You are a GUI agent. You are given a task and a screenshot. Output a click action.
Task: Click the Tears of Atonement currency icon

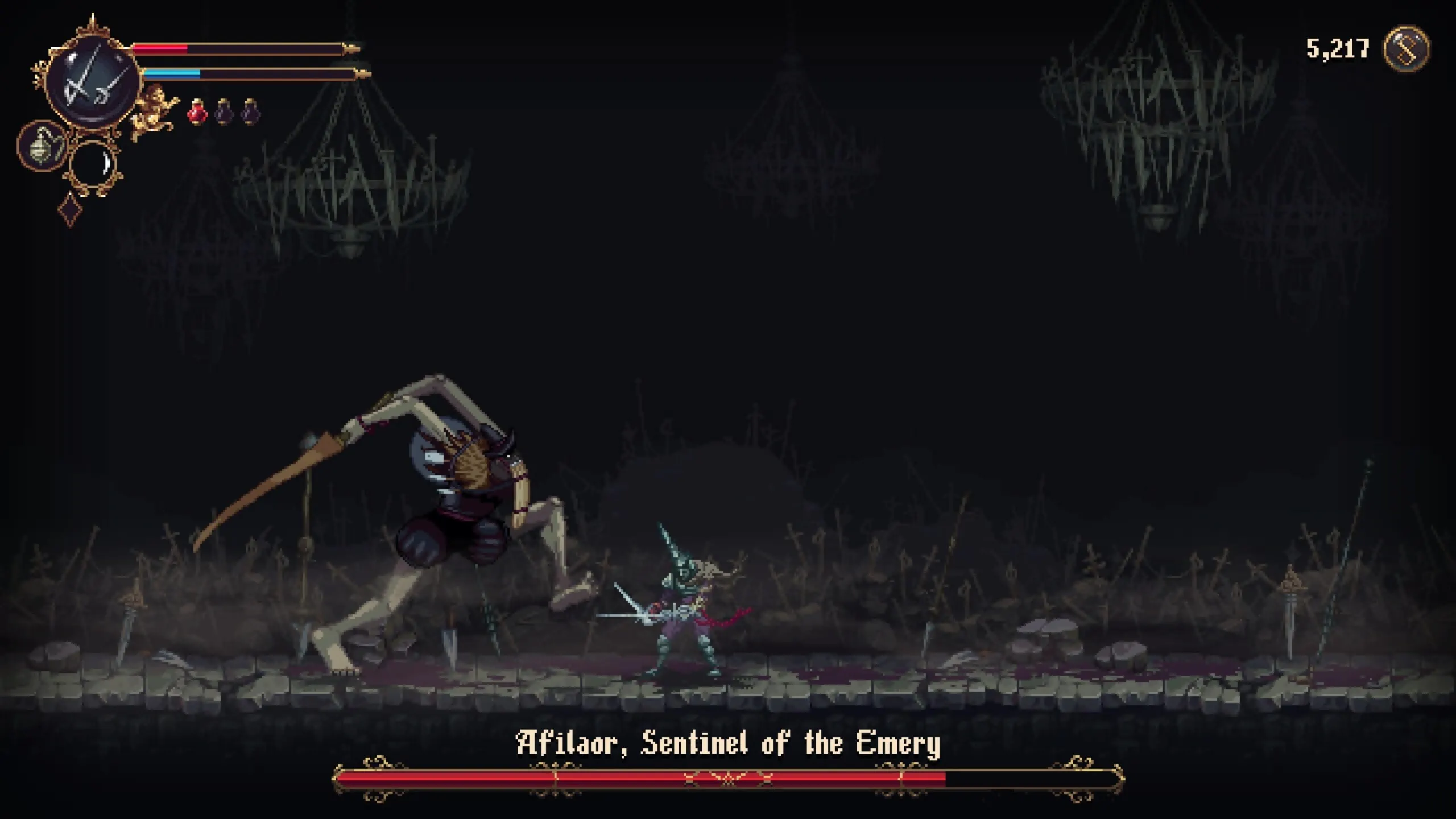pos(1406,49)
